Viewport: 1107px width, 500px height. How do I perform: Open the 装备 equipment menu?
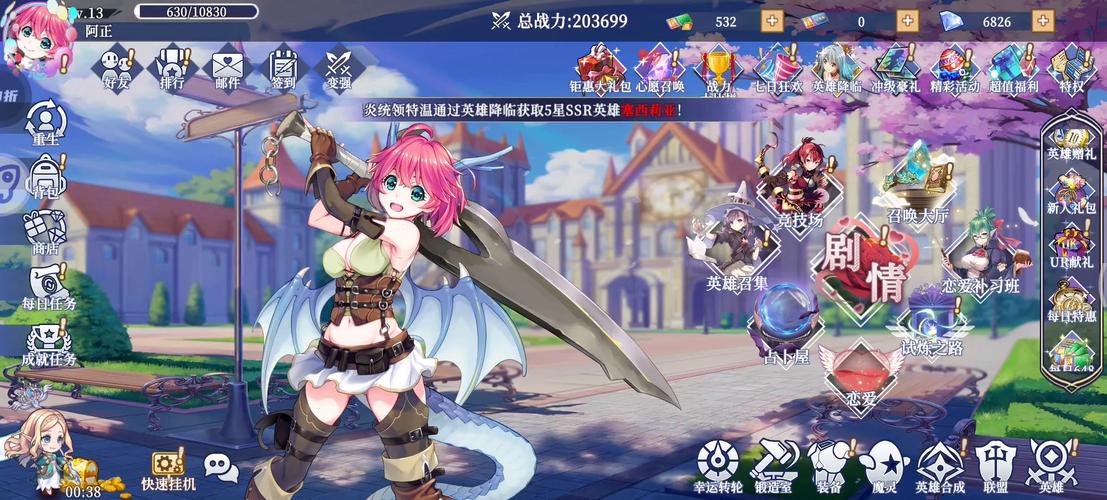click(x=828, y=464)
